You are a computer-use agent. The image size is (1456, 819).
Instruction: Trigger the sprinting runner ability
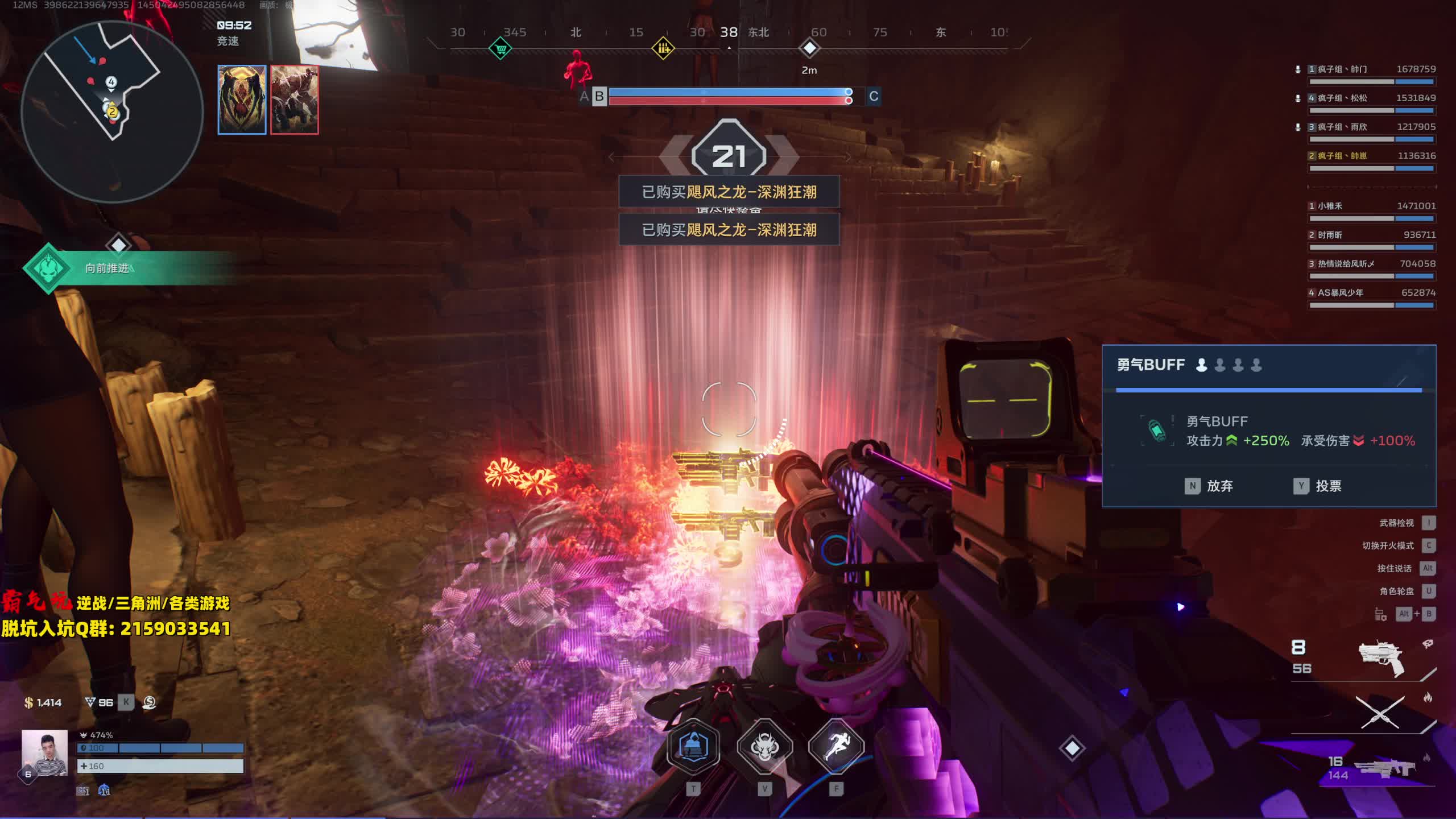click(x=836, y=746)
